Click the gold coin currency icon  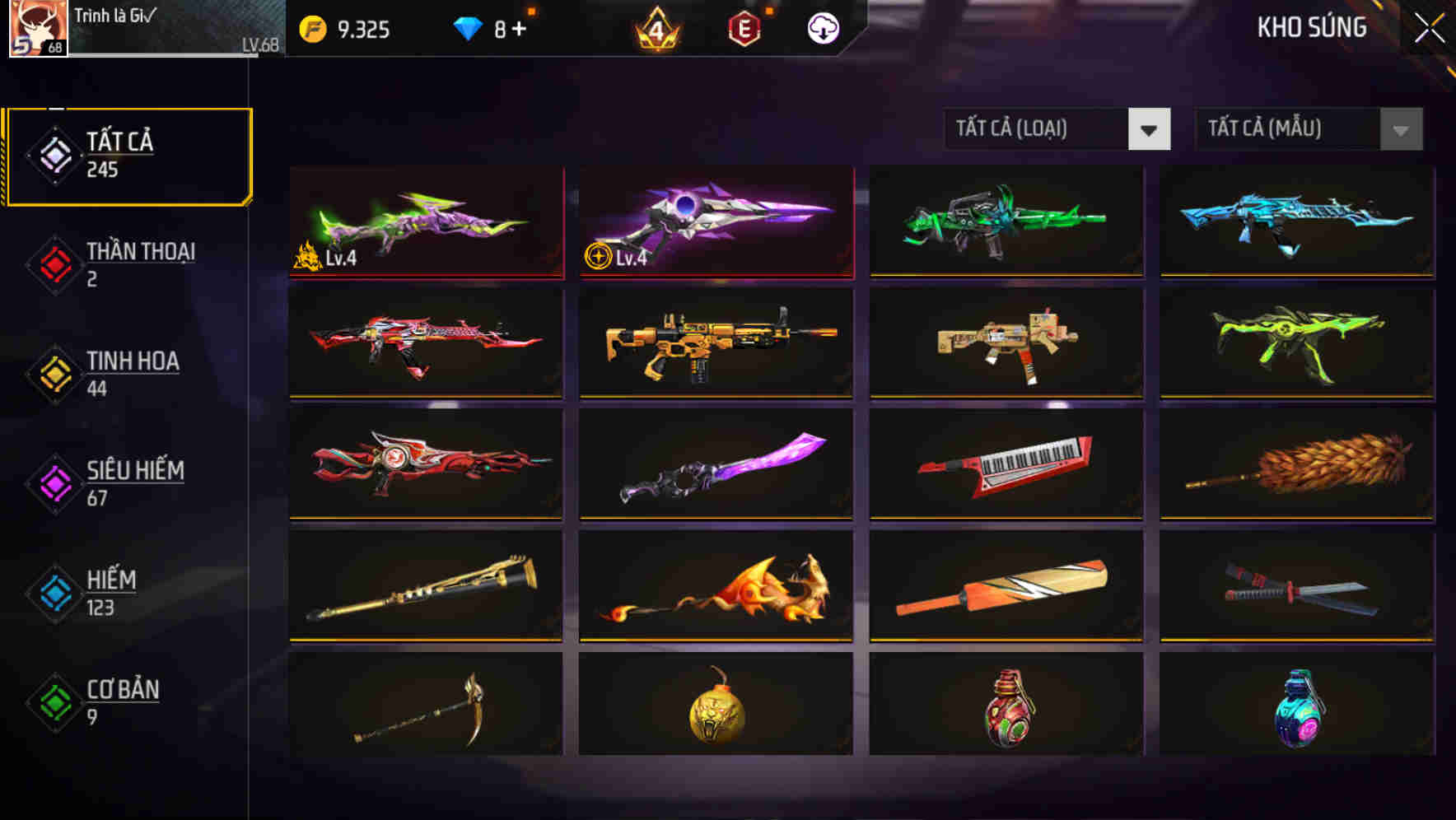pos(311,27)
